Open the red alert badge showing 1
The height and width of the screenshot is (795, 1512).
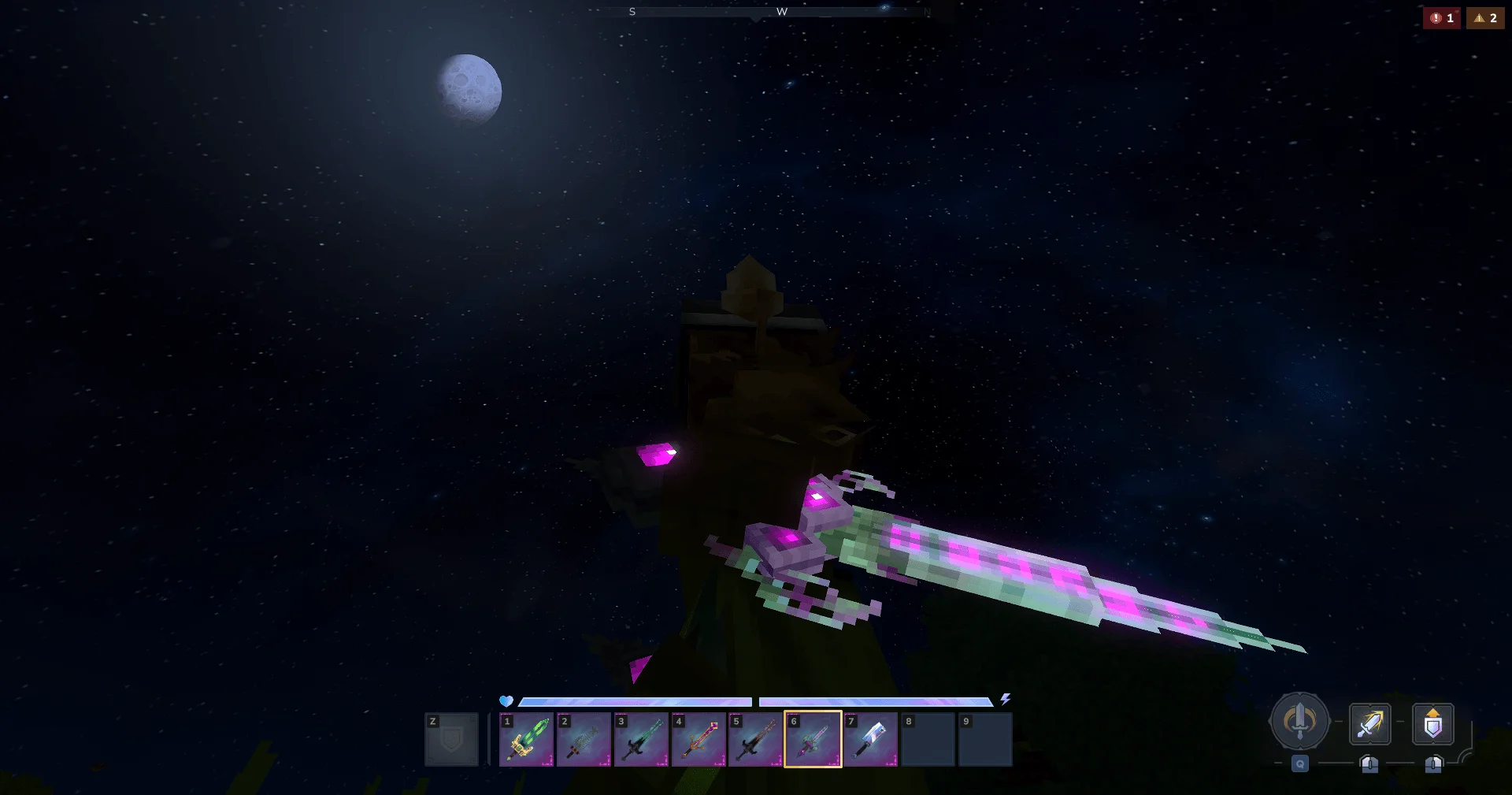tap(1443, 17)
